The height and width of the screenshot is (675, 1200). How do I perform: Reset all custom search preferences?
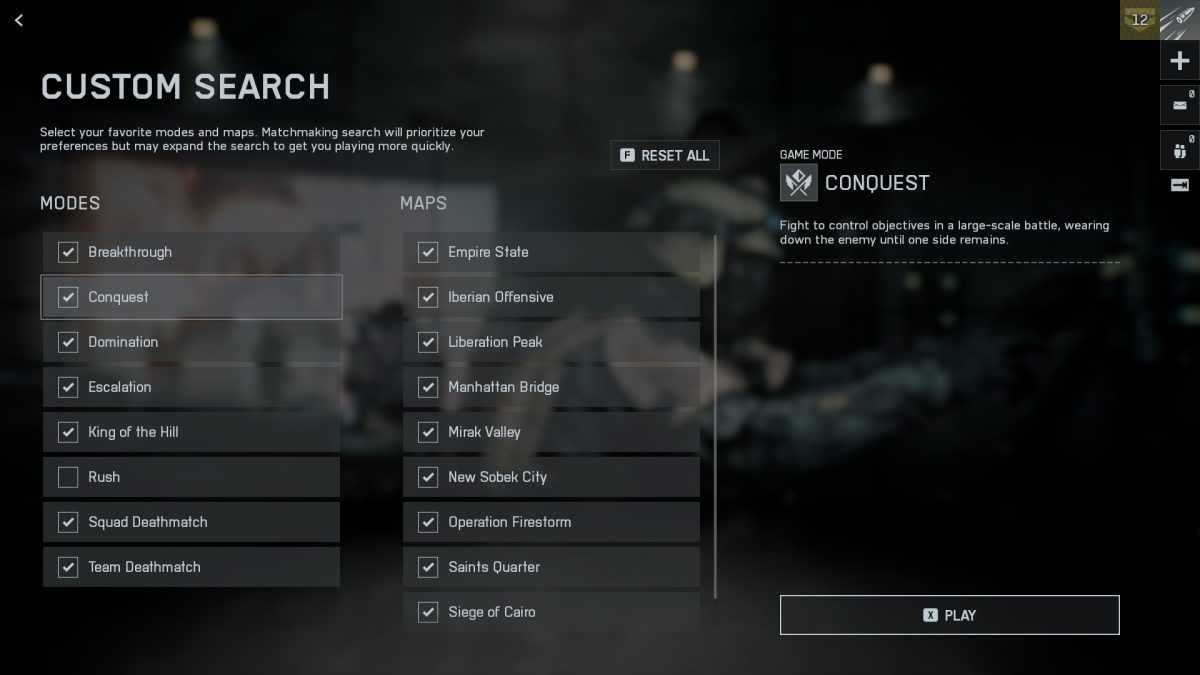[665, 155]
